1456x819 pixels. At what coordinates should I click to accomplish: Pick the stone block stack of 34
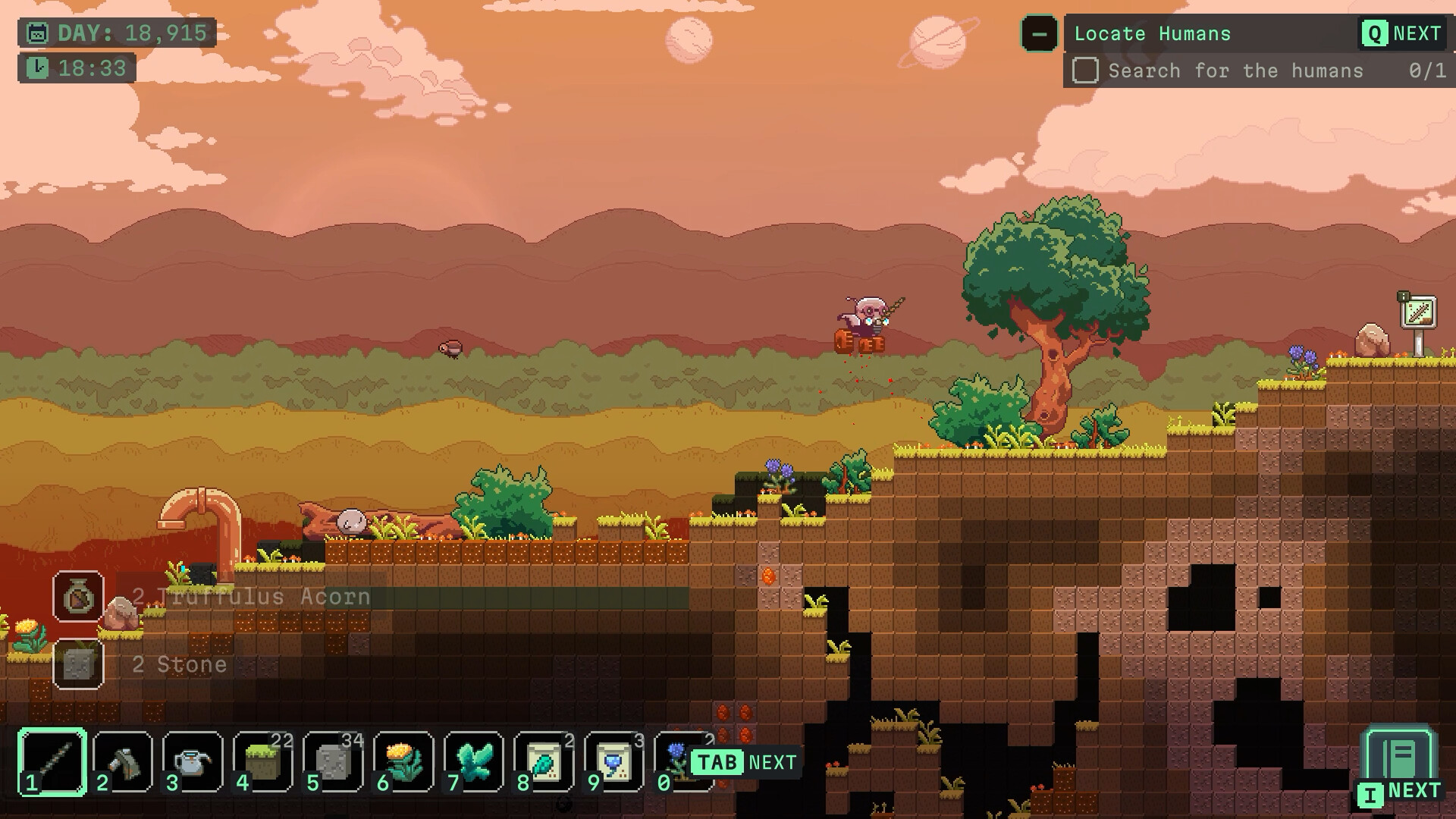(333, 761)
